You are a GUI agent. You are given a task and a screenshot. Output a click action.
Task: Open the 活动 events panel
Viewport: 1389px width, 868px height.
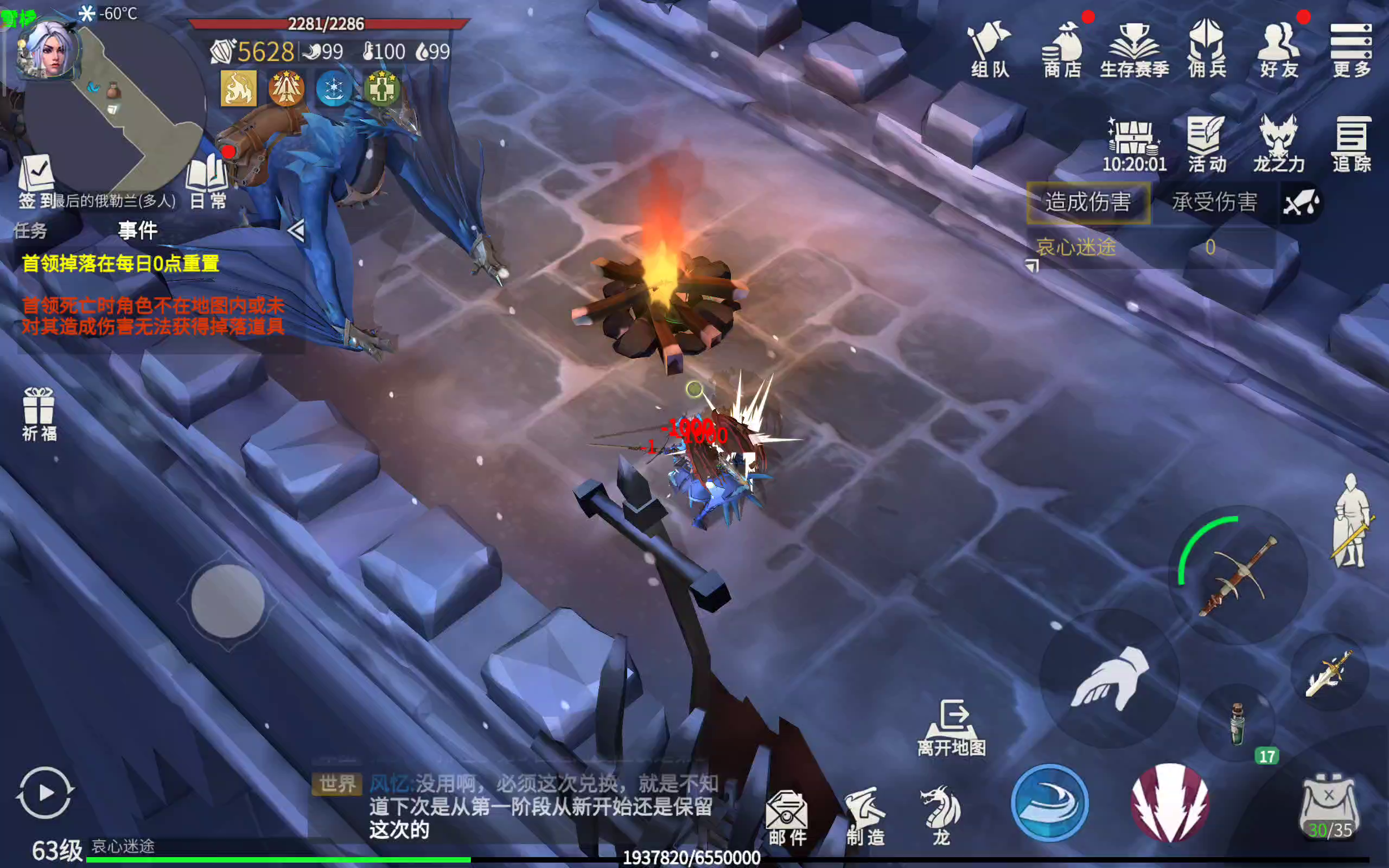coord(1207,145)
